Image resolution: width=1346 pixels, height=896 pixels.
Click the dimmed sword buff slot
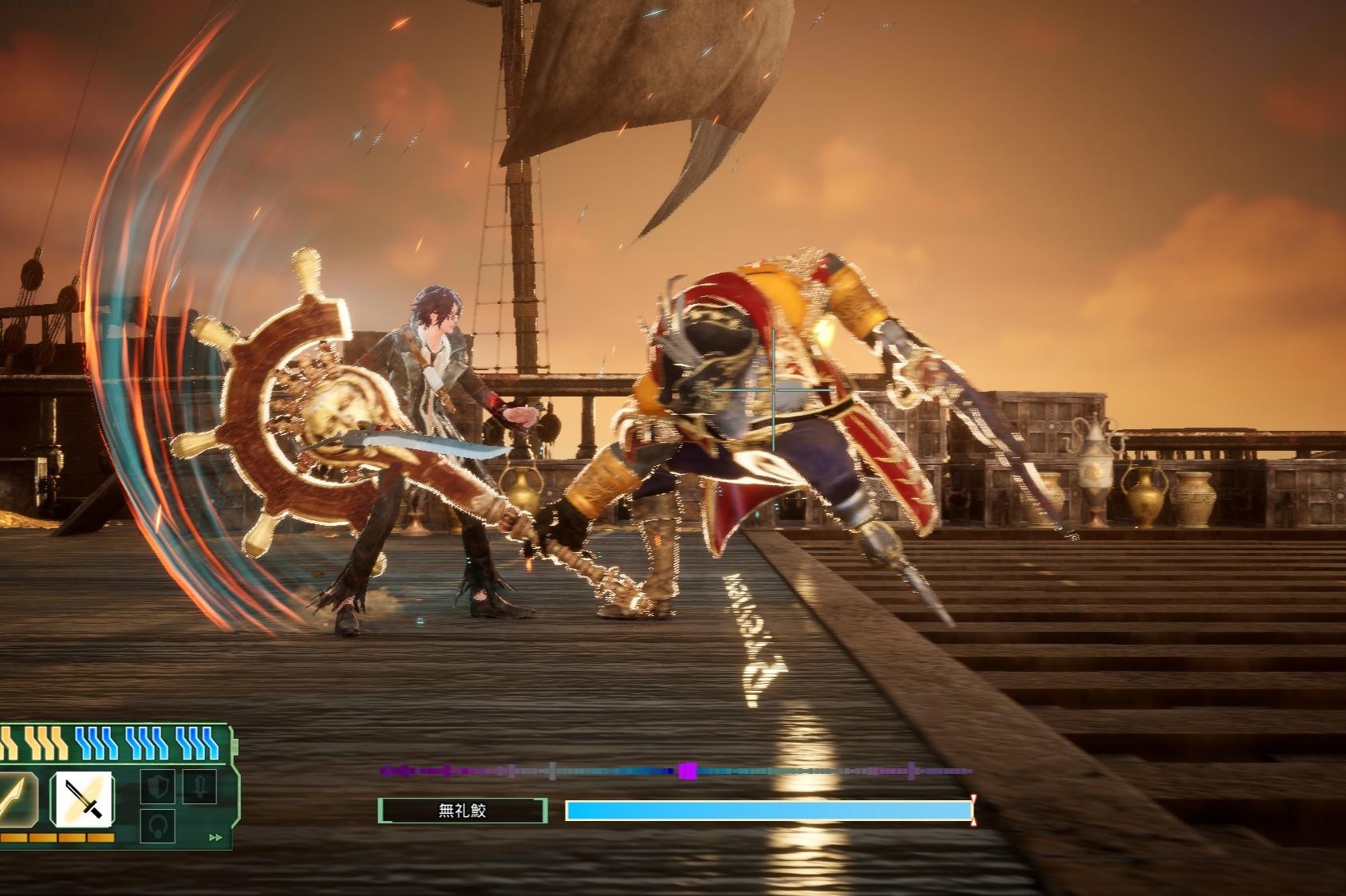click(x=198, y=786)
